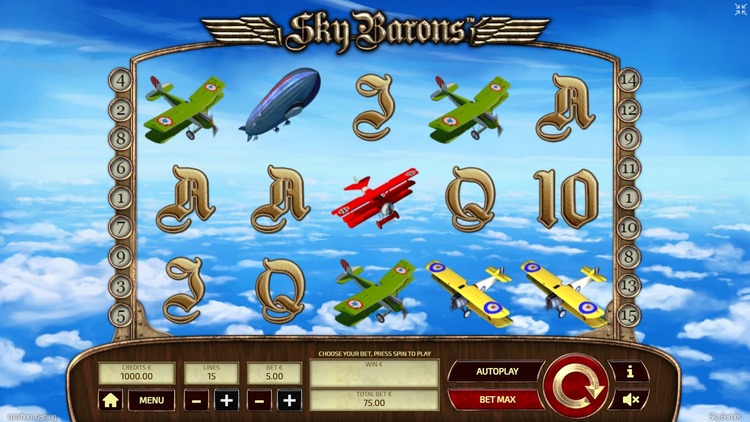Raise the bet amount with plus
Screen dimensions: 750x422
[289, 400]
